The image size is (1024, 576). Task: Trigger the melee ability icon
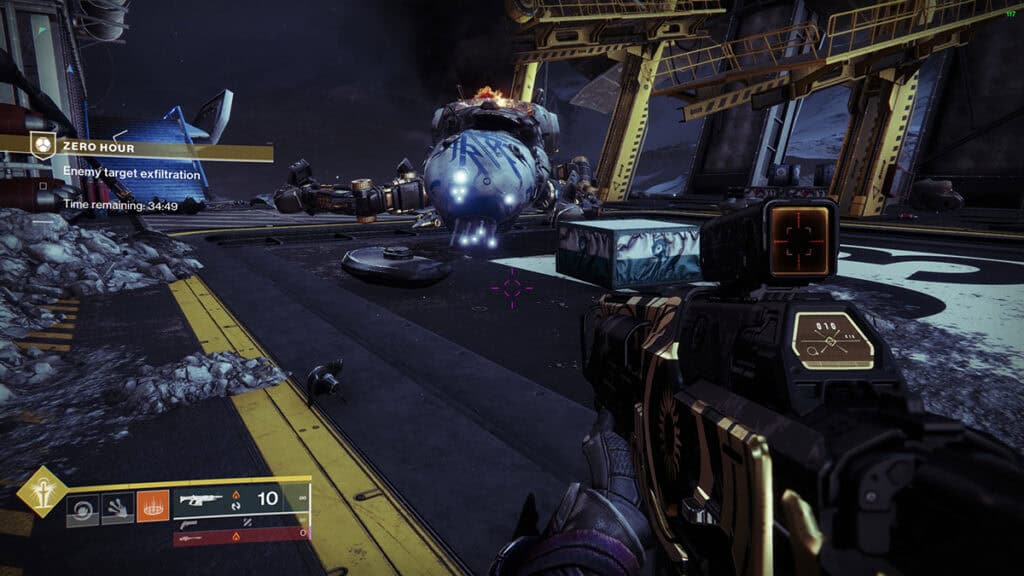tap(117, 510)
